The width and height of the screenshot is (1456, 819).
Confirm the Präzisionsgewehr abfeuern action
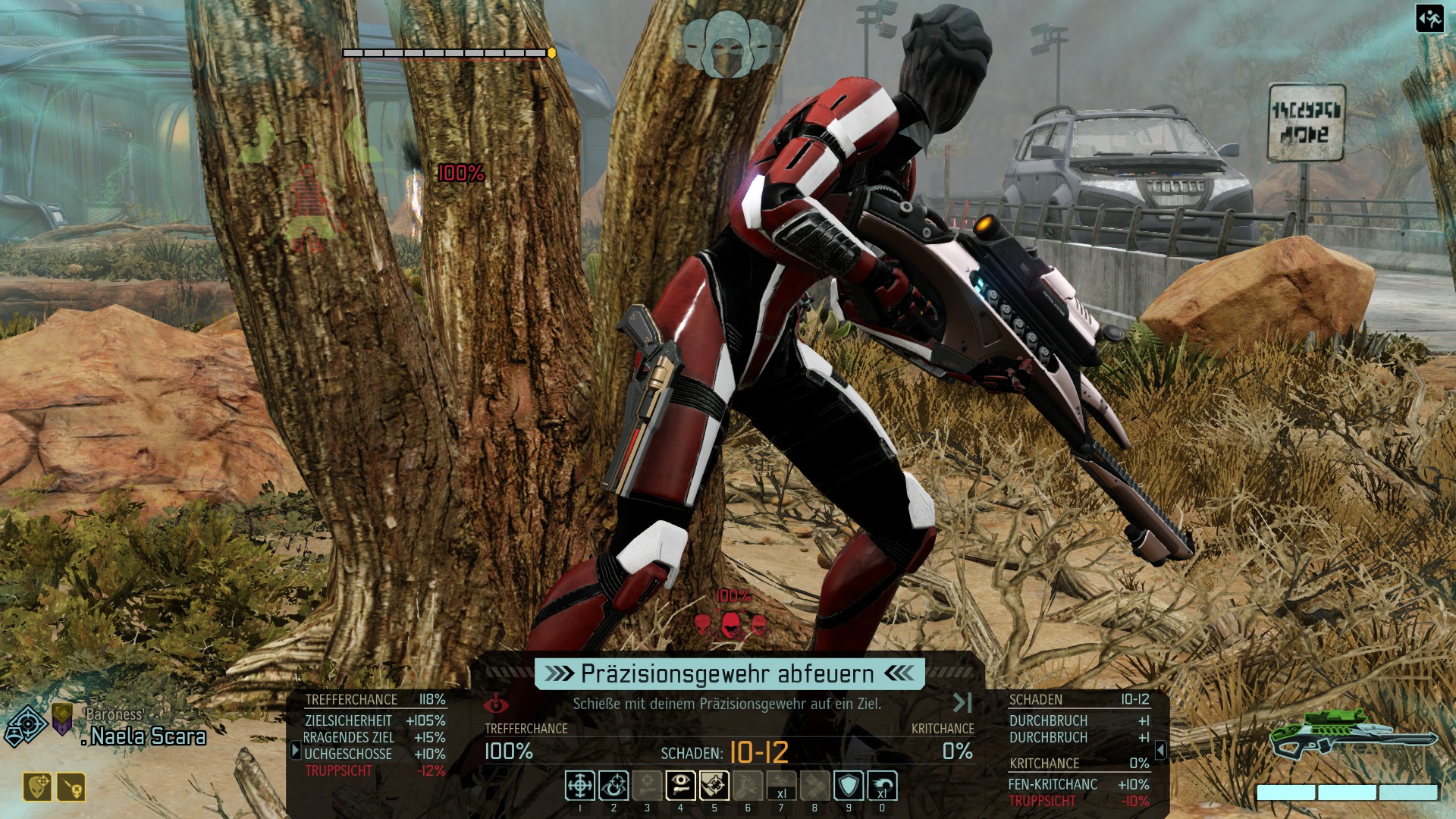tap(729, 673)
